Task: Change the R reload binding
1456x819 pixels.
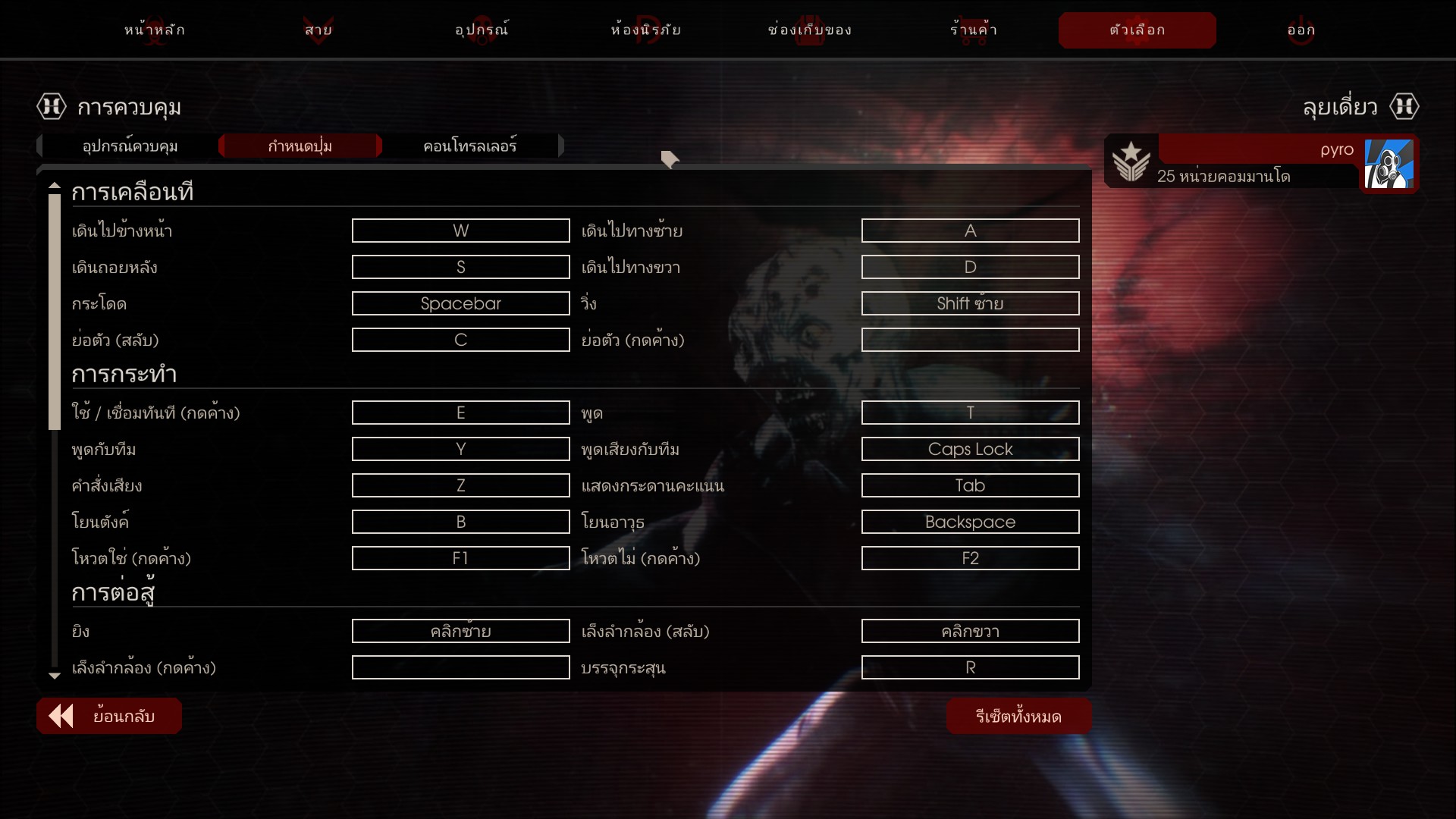Action: click(970, 667)
